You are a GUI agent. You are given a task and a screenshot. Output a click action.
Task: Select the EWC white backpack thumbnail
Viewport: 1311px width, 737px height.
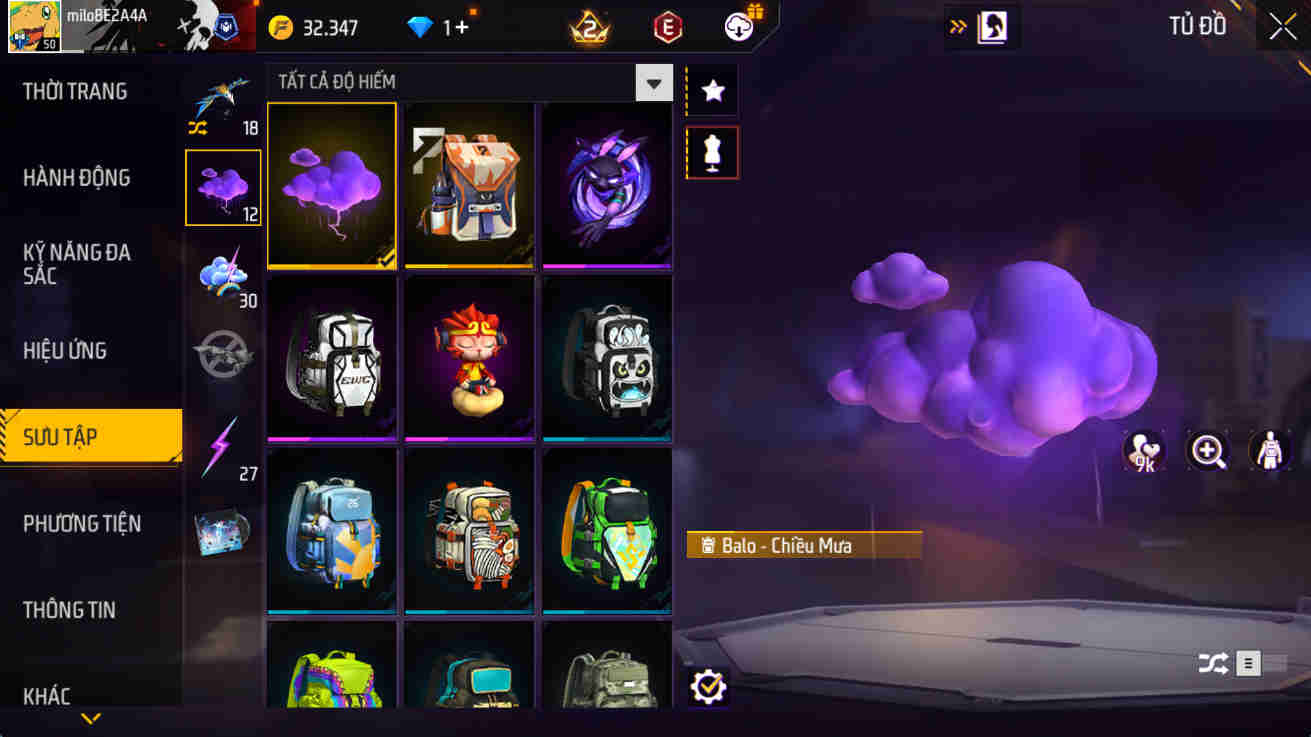(x=332, y=357)
